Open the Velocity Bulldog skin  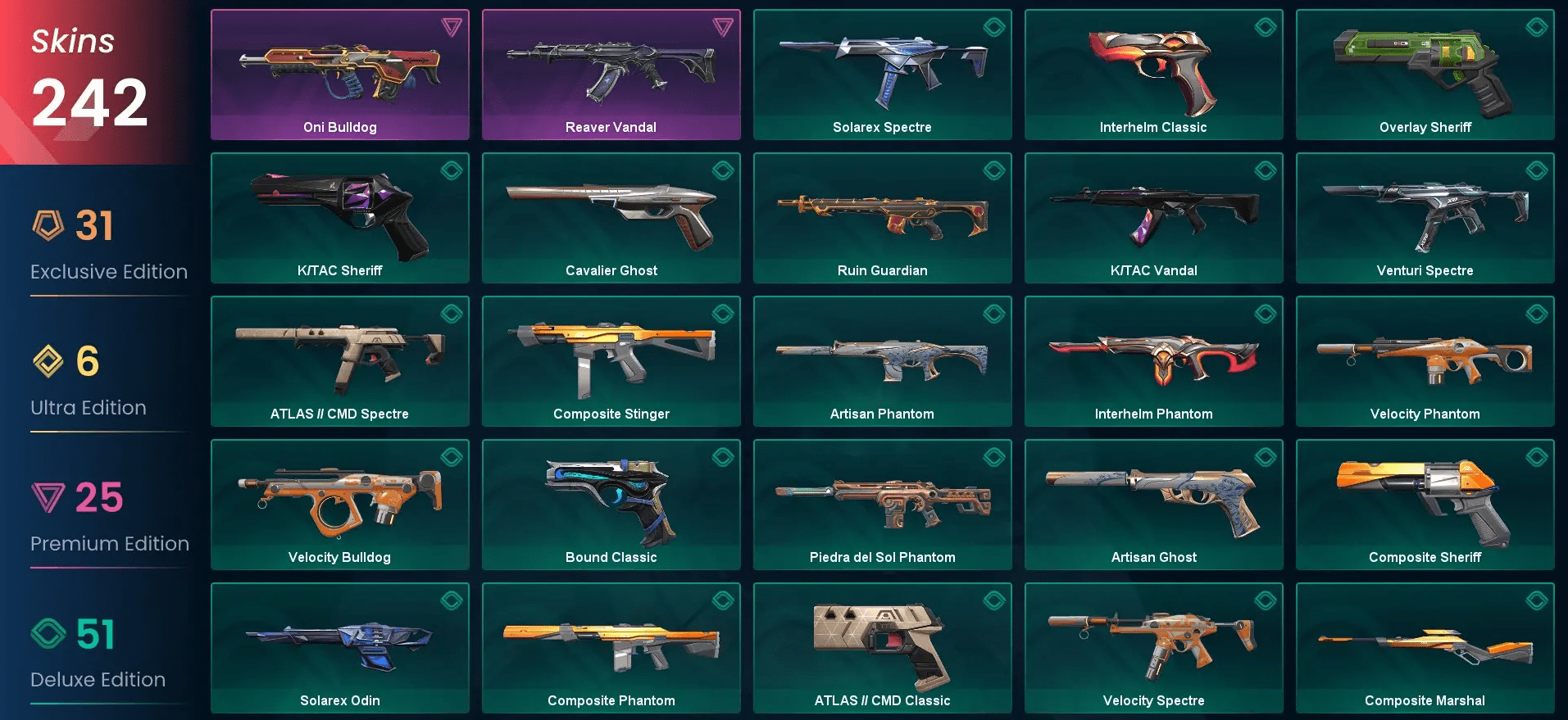pos(339,504)
